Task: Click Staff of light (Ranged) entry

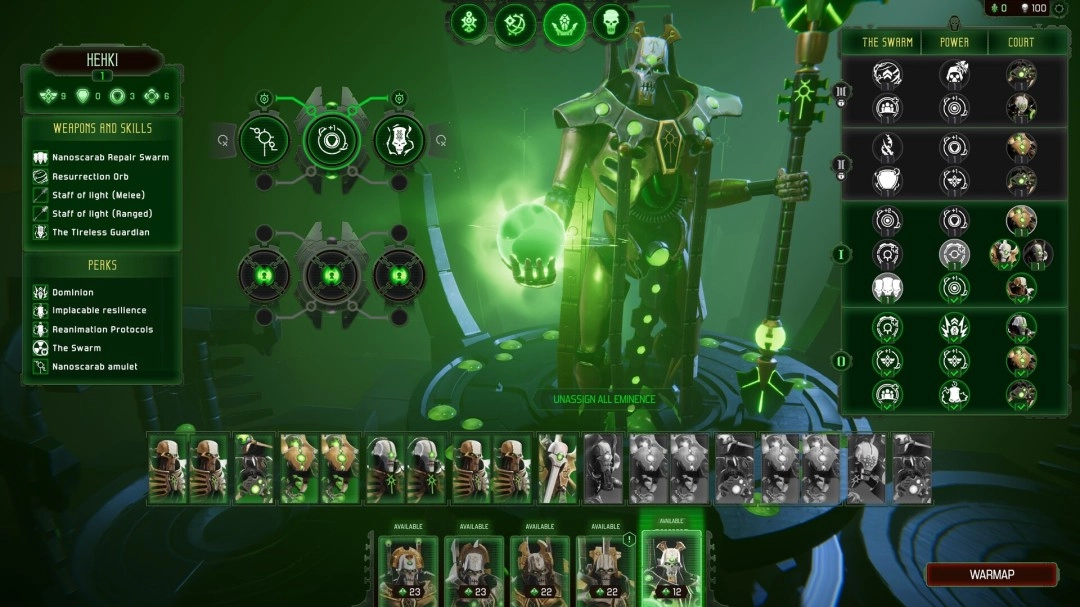Action: click(102, 214)
